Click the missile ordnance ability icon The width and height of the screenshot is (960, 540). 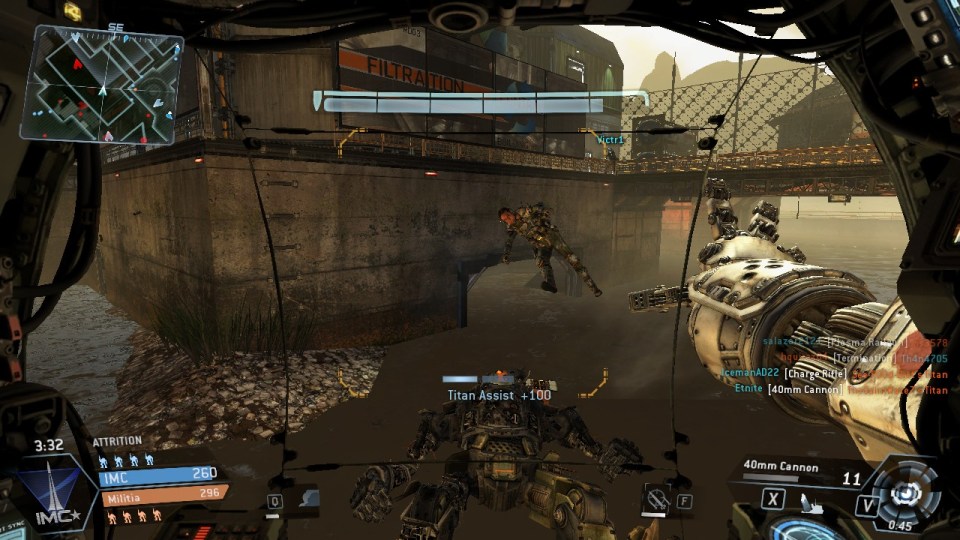657,497
